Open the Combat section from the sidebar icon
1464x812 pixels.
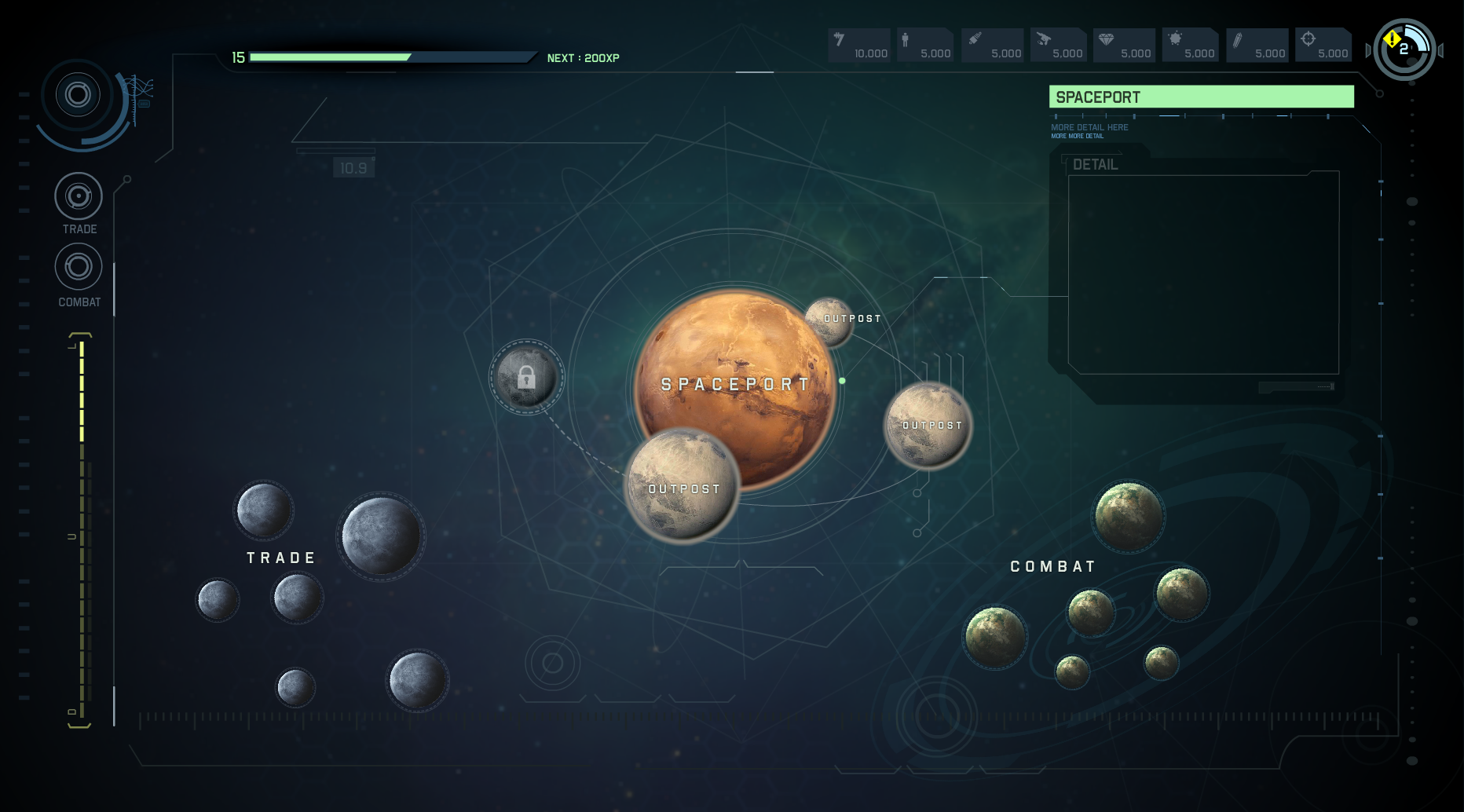(x=79, y=267)
